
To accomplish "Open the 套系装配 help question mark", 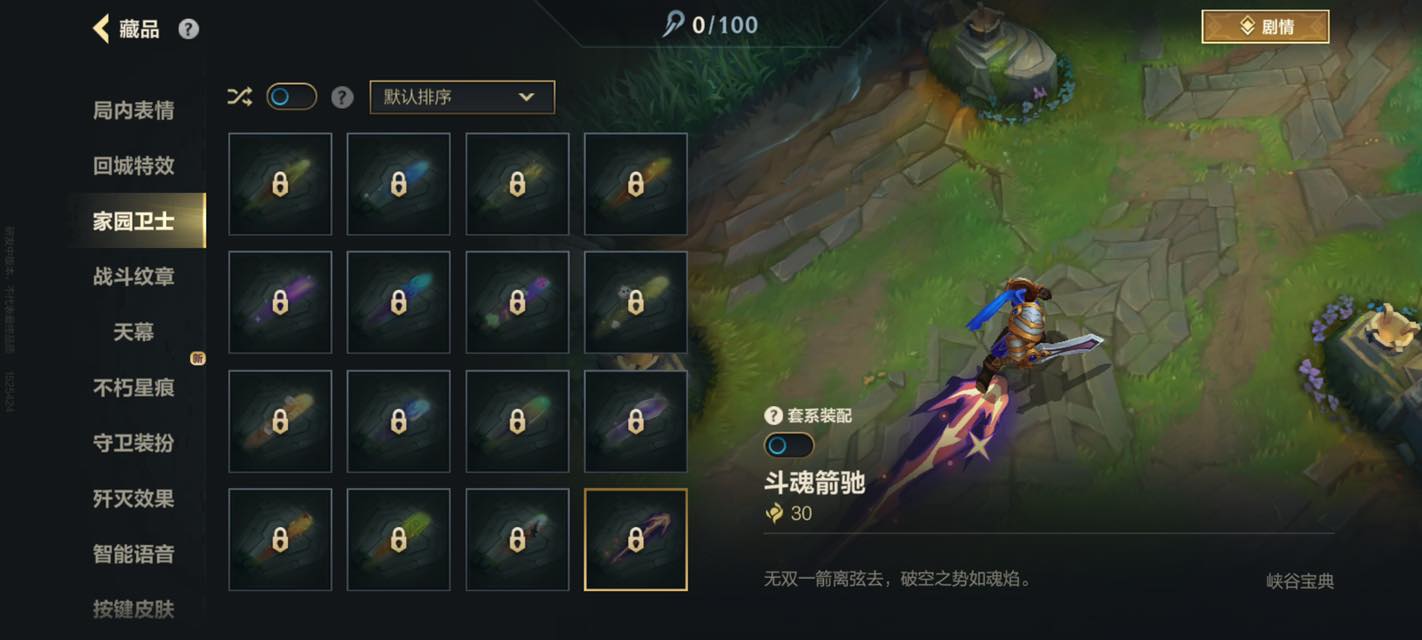I will click(773, 416).
